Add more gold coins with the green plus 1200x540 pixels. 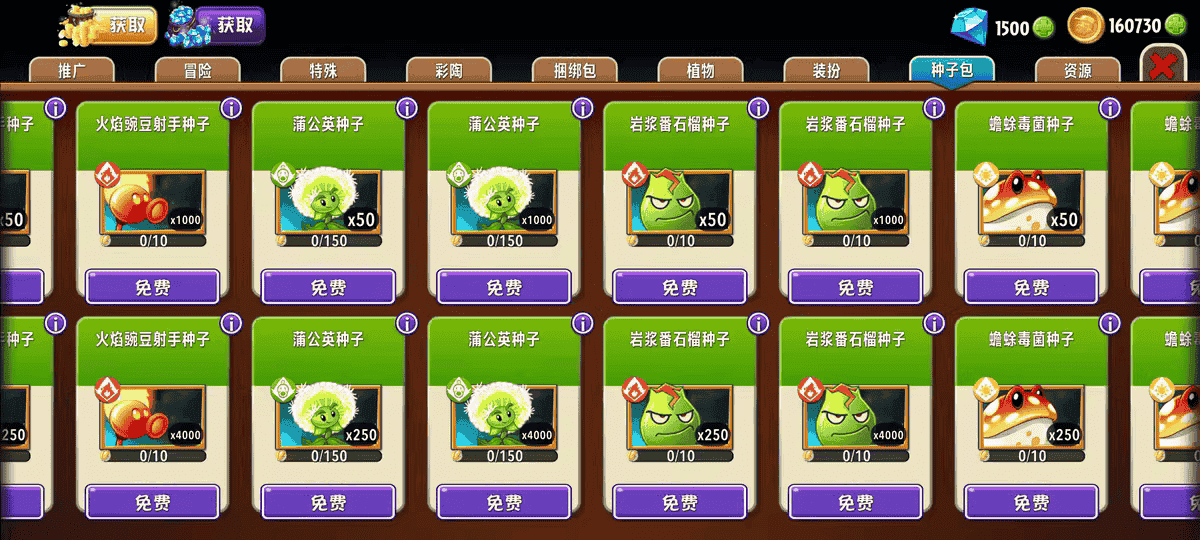tap(1176, 27)
